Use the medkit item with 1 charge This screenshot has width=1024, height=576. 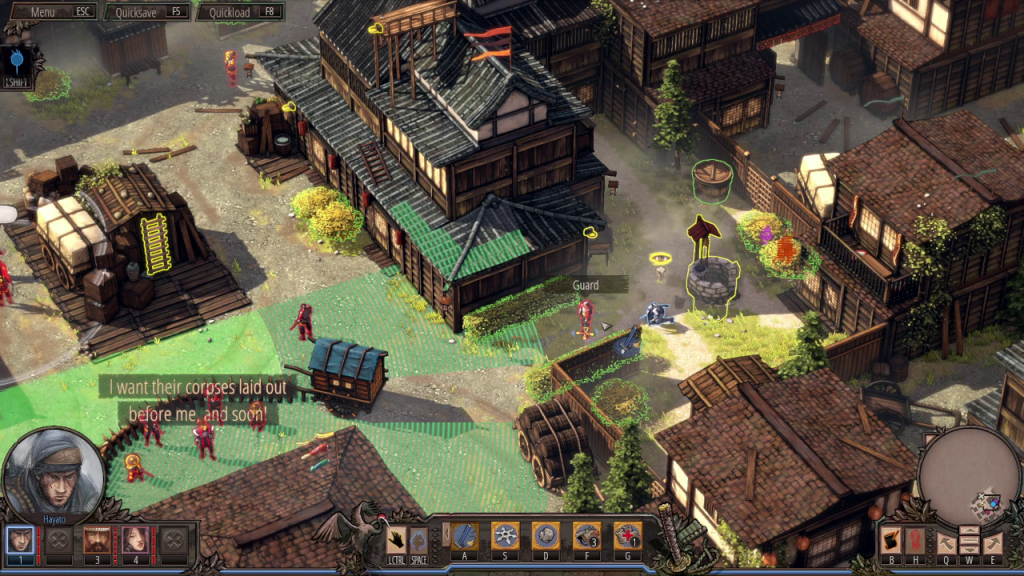click(x=628, y=537)
